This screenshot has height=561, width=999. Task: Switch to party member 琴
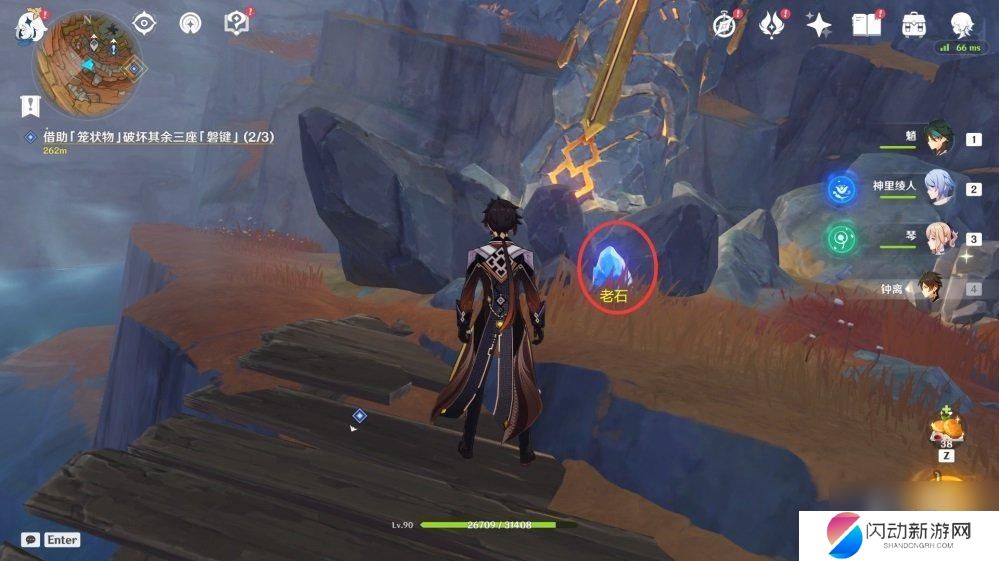(x=938, y=240)
